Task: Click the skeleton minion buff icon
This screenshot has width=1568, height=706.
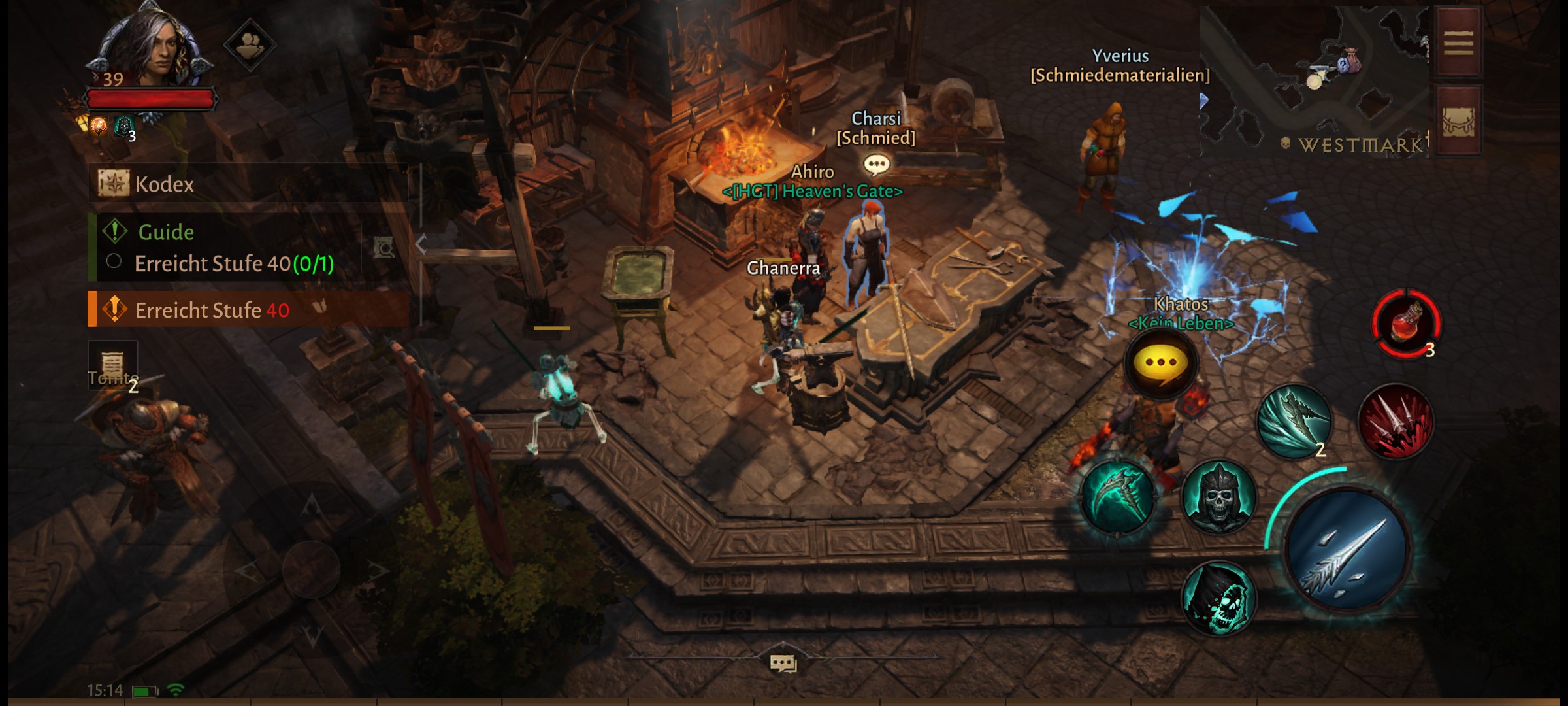Action: click(123, 126)
